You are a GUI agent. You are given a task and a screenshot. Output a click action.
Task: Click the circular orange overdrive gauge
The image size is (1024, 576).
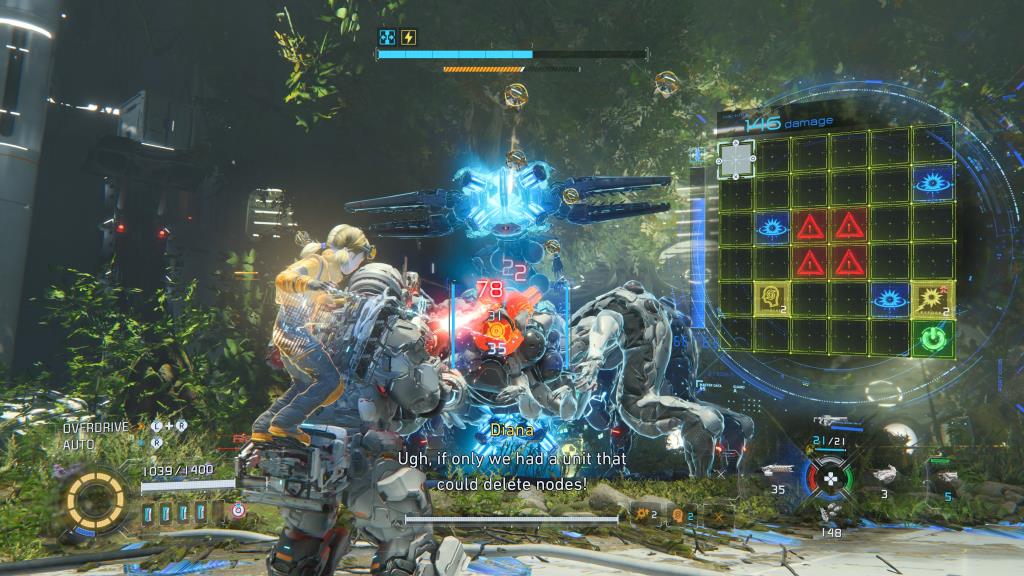(x=97, y=497)
